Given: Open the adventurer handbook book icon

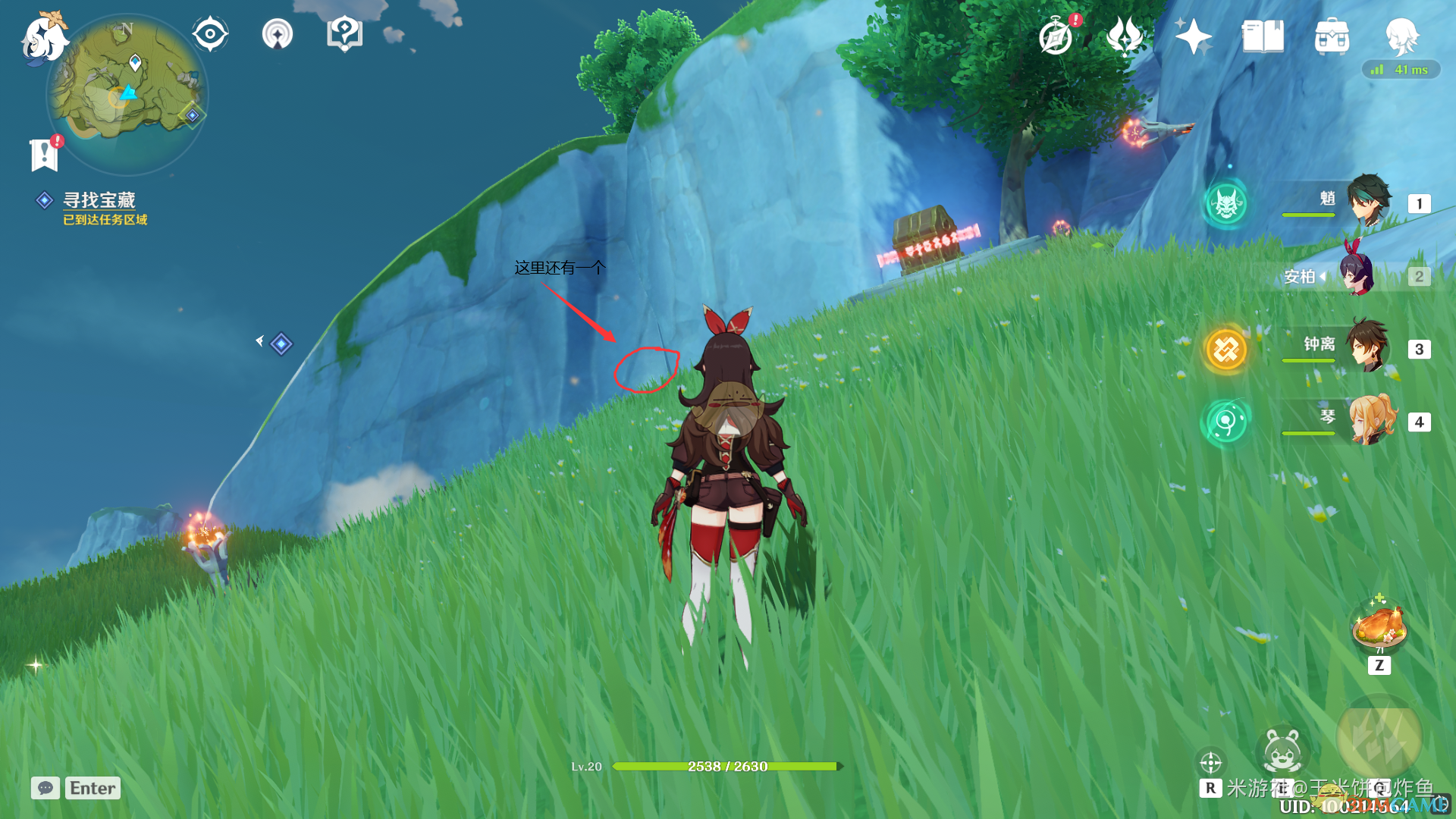Looking at the screenshot, I should click(1263, 36).
